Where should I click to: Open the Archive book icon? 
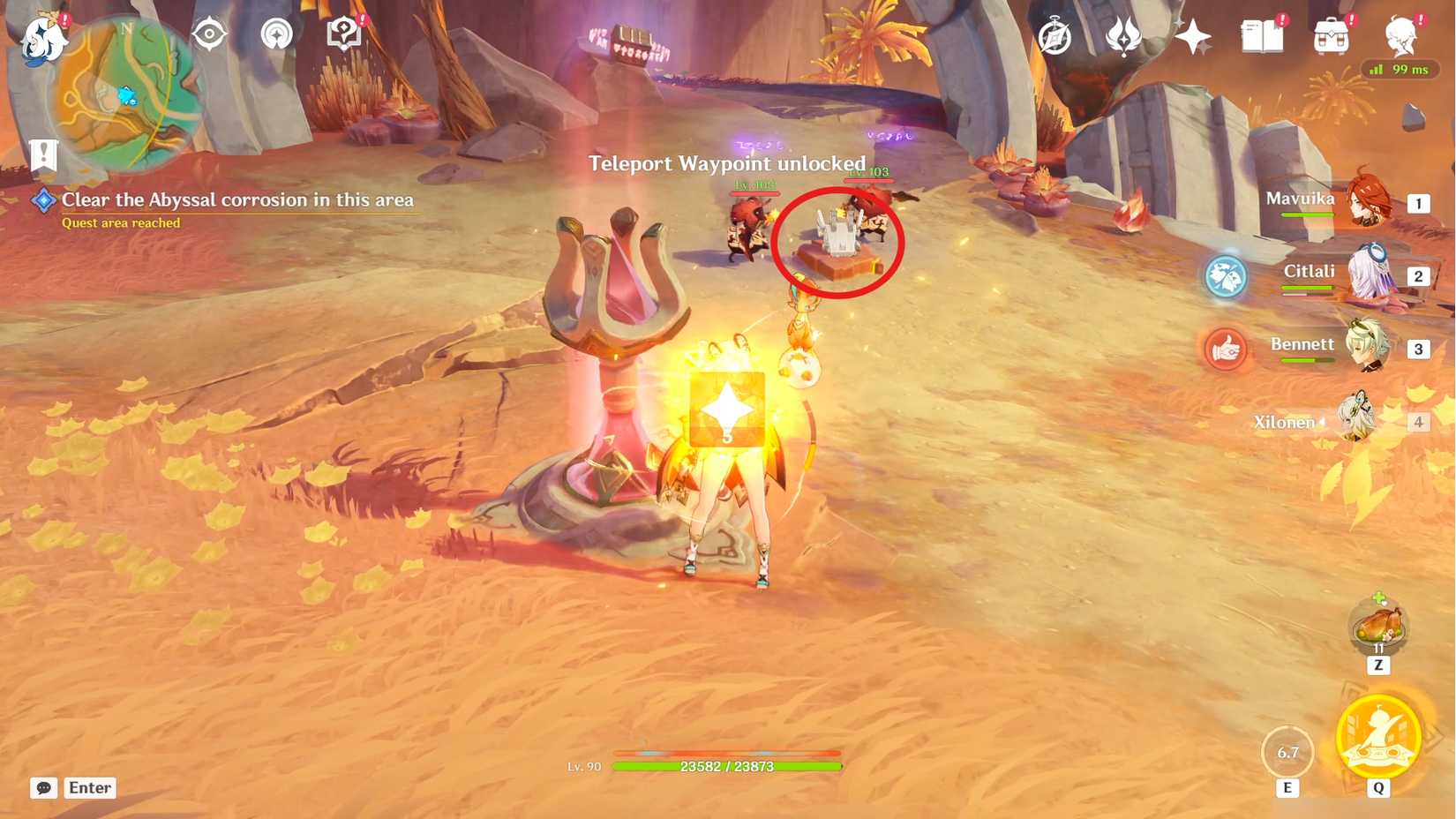point(1262,35)
